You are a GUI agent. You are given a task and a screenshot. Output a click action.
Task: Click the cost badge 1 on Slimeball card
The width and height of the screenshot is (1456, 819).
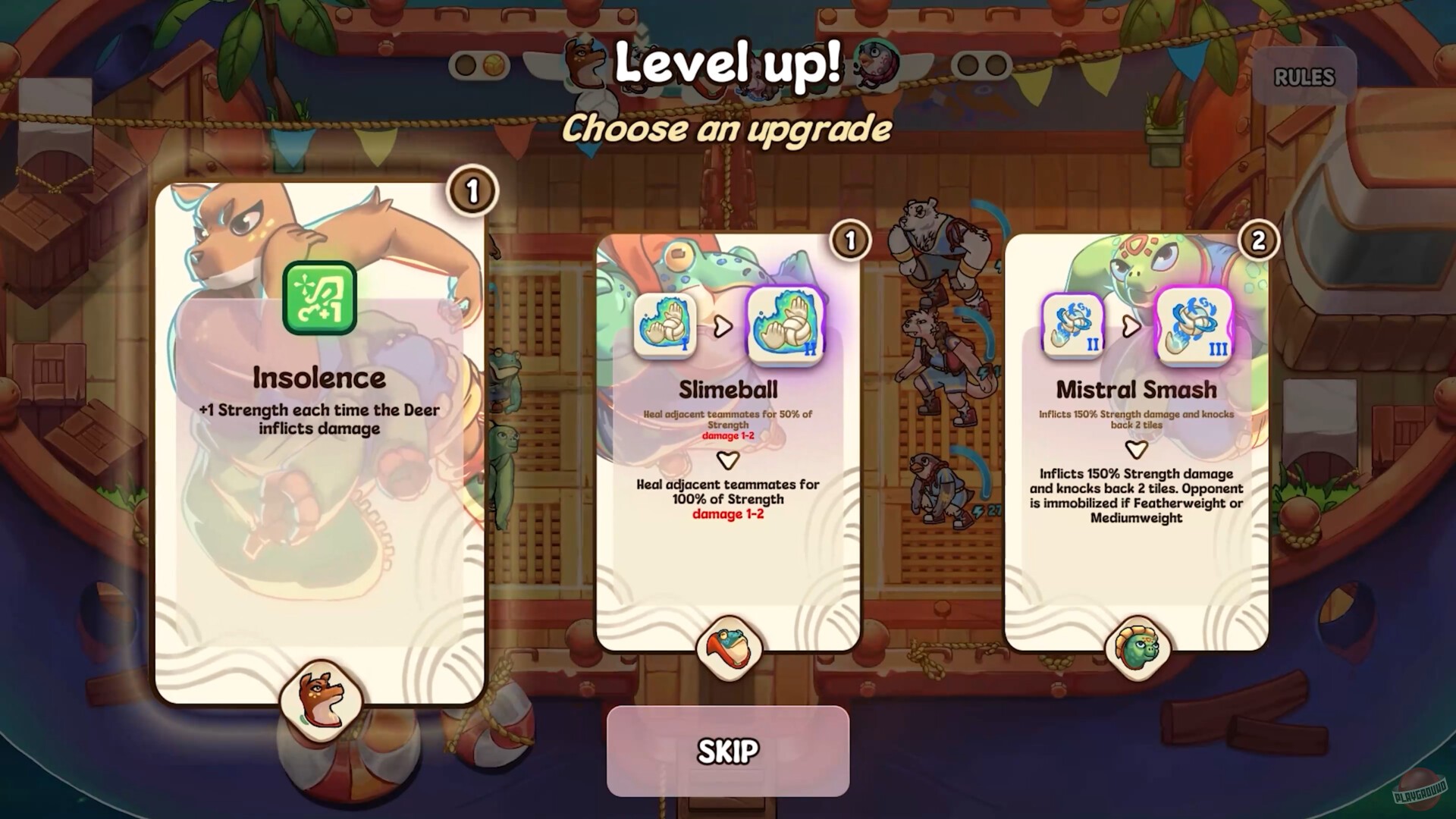tap(849, 241)
